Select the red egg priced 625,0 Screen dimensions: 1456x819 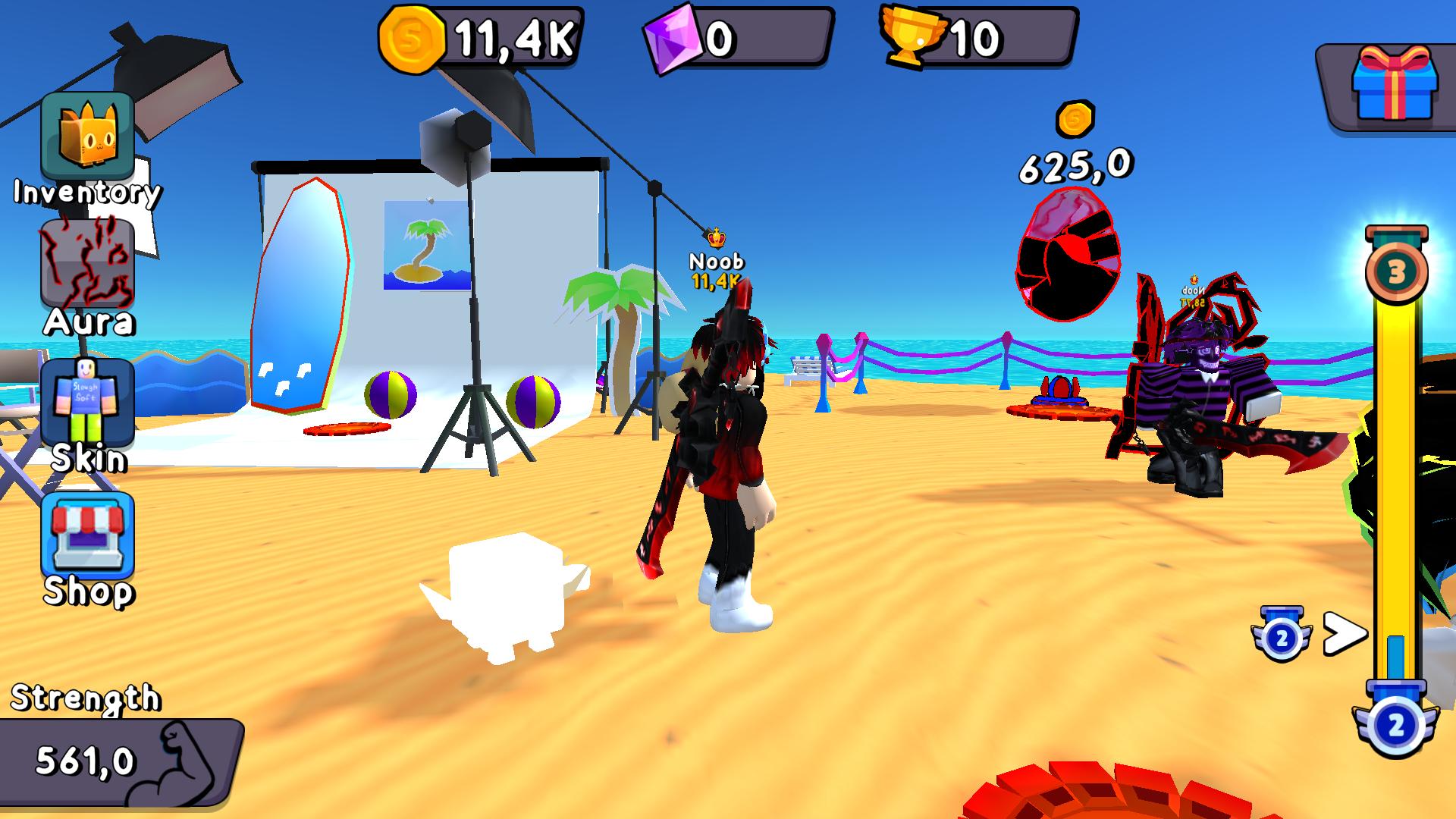coord(1068,254)
